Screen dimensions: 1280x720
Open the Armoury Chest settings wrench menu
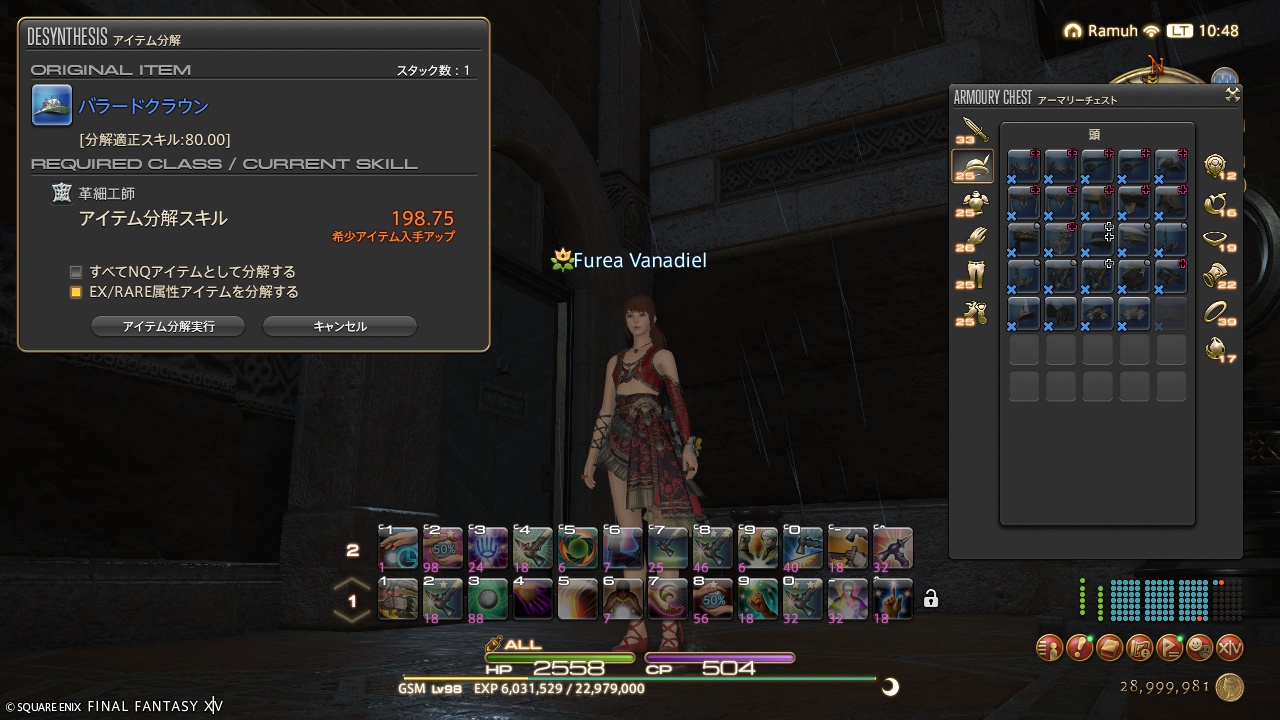point(1230,96)
